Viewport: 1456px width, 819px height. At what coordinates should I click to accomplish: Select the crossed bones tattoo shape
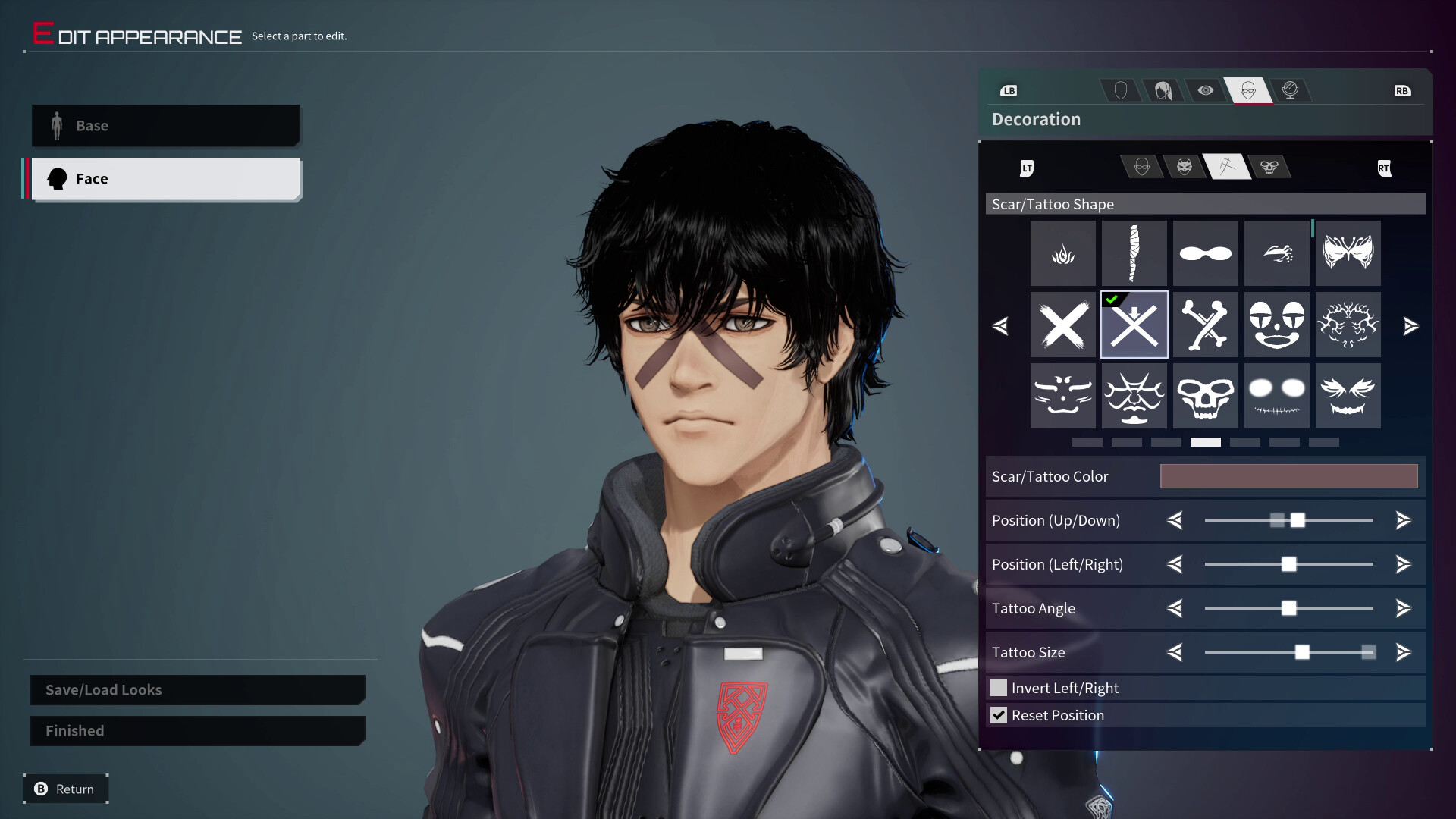(1205, 325)
